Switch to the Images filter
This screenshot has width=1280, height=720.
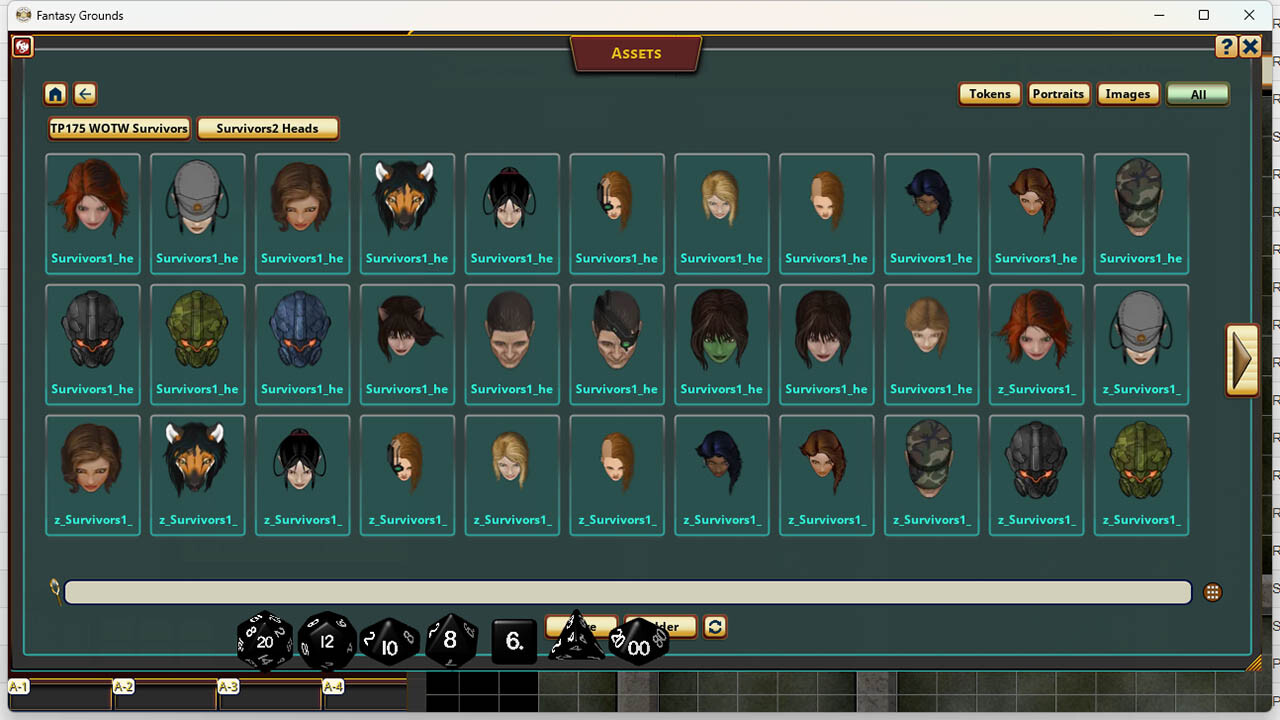point(1128,93)
